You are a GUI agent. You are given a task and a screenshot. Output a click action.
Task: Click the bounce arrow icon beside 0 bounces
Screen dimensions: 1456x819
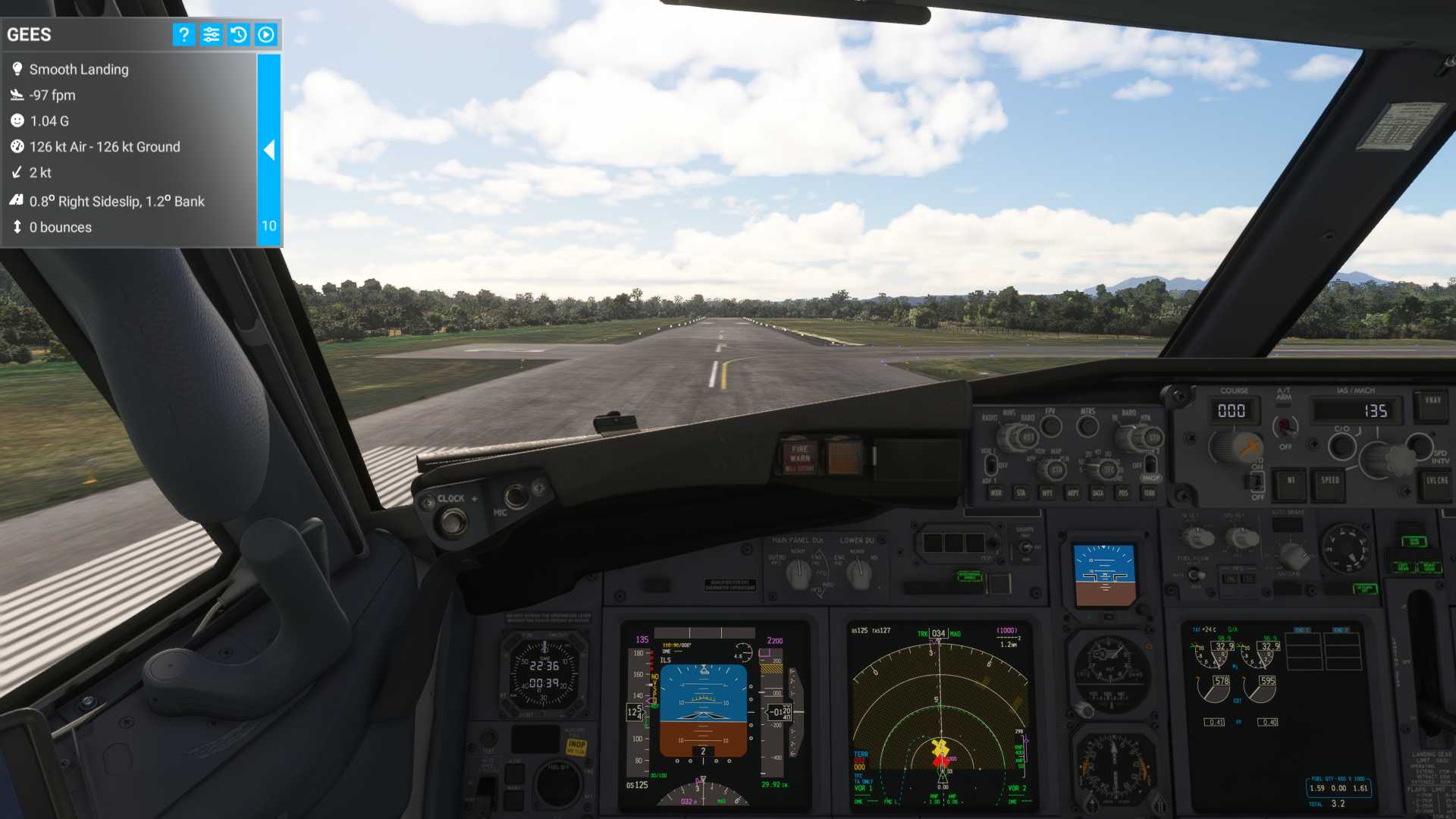[17, 227]
